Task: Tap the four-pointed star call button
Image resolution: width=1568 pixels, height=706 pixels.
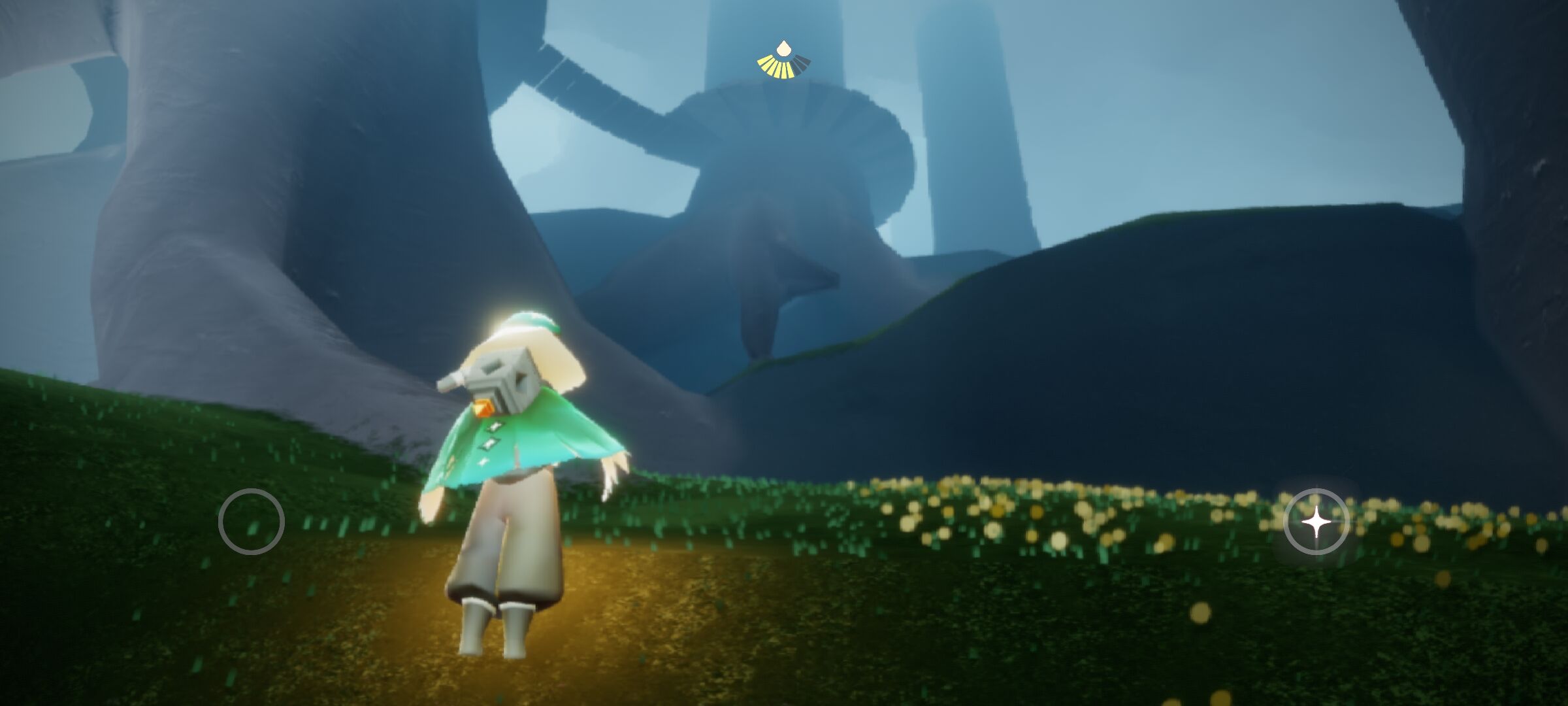Action: pyautogui.click(x=1316, y=522)
